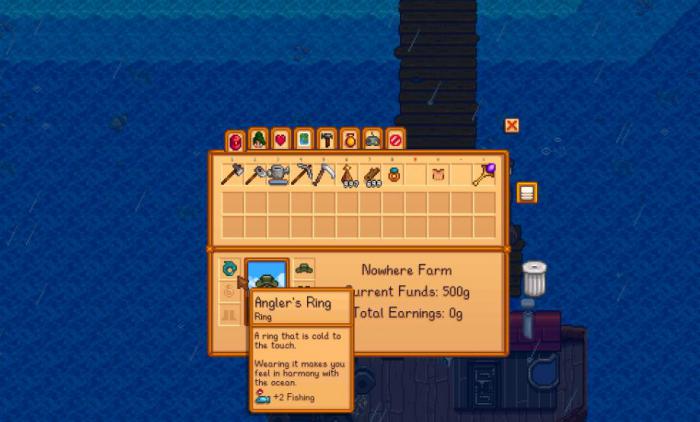The image size is (700, 422).
Task: Unequip the Angler's Ring from its slot
Action: [x=231, y=268]
